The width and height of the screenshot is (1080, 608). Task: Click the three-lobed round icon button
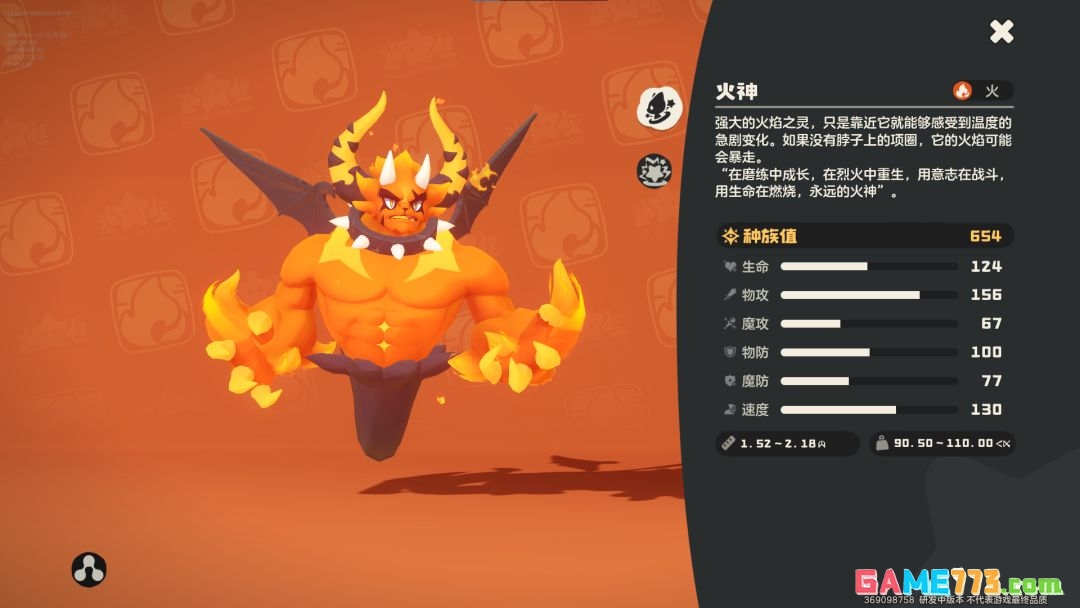(89, 569)
